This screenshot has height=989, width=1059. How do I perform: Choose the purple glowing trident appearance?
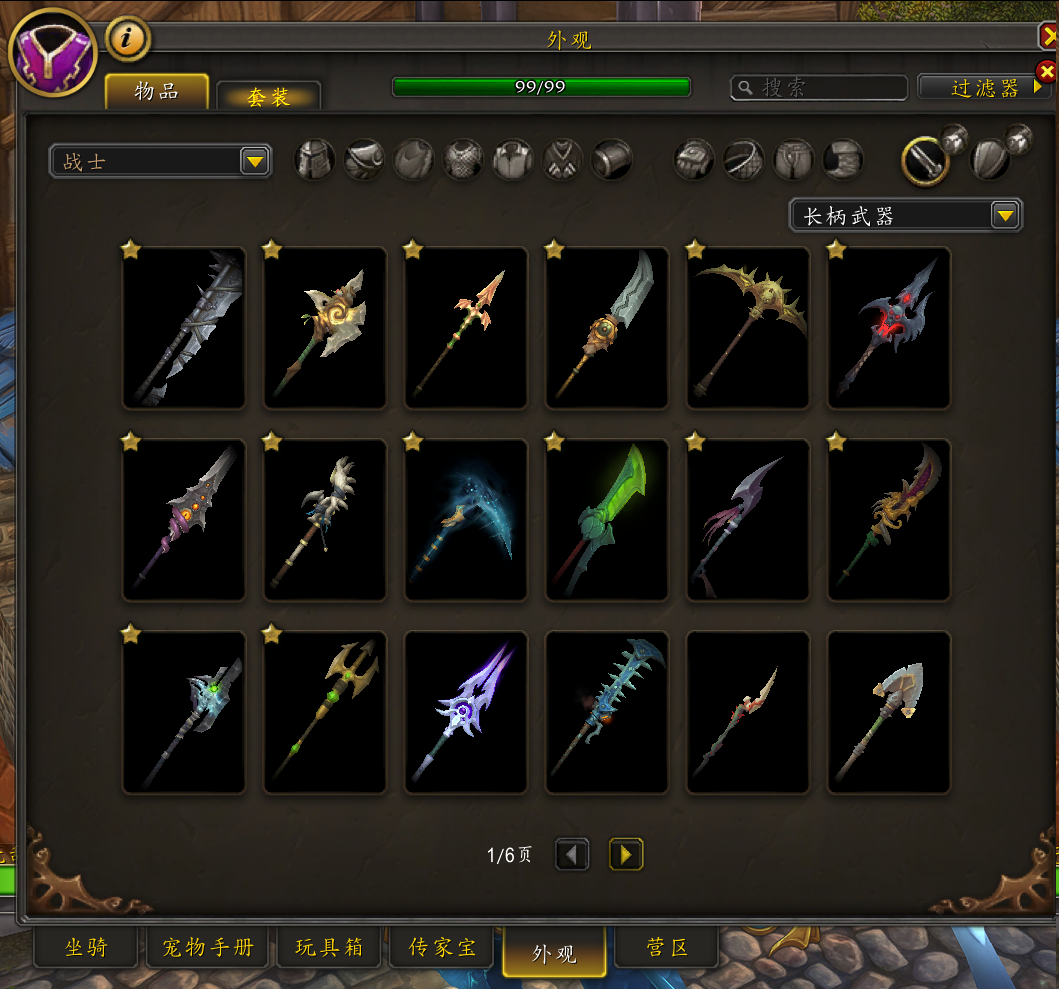pyautogui.click(x=466, y=712)
